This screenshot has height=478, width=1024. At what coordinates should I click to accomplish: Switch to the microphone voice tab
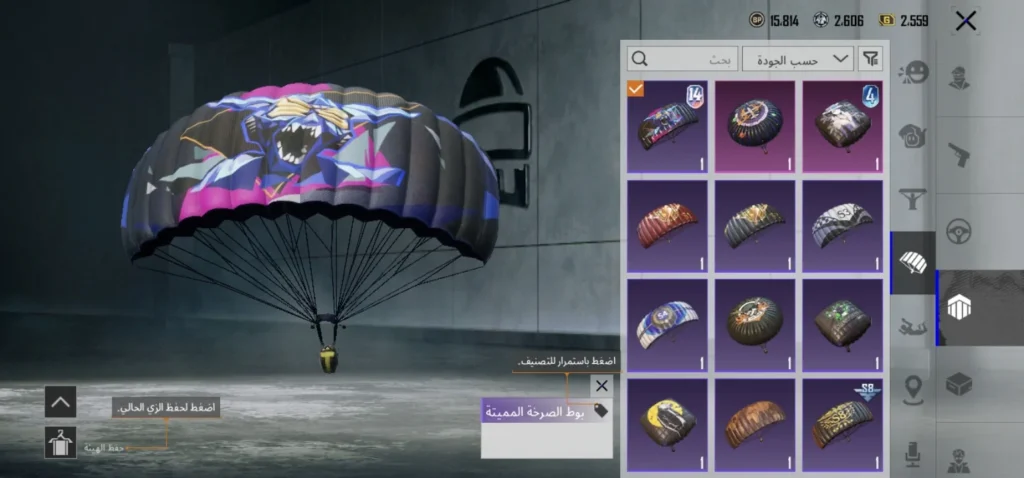[x=913, y=452]
